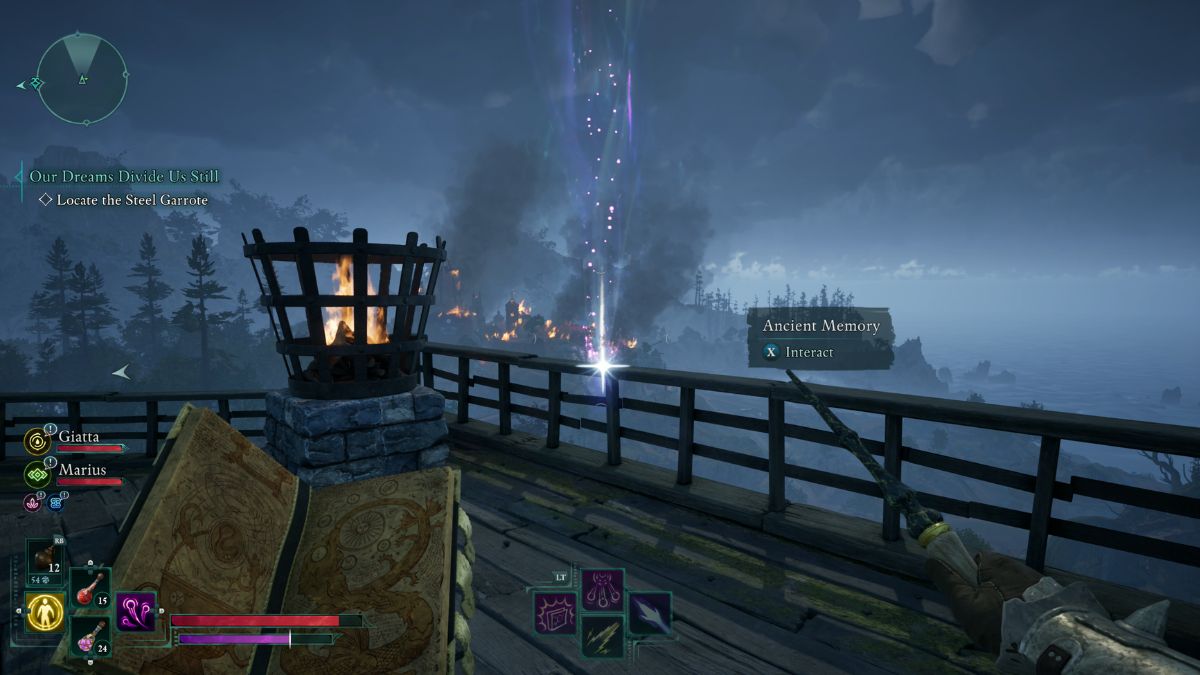This screenshot has width=1200, height=675.
Task: Select the Locate the Steel Garrote objective
Action: [132, 200]
